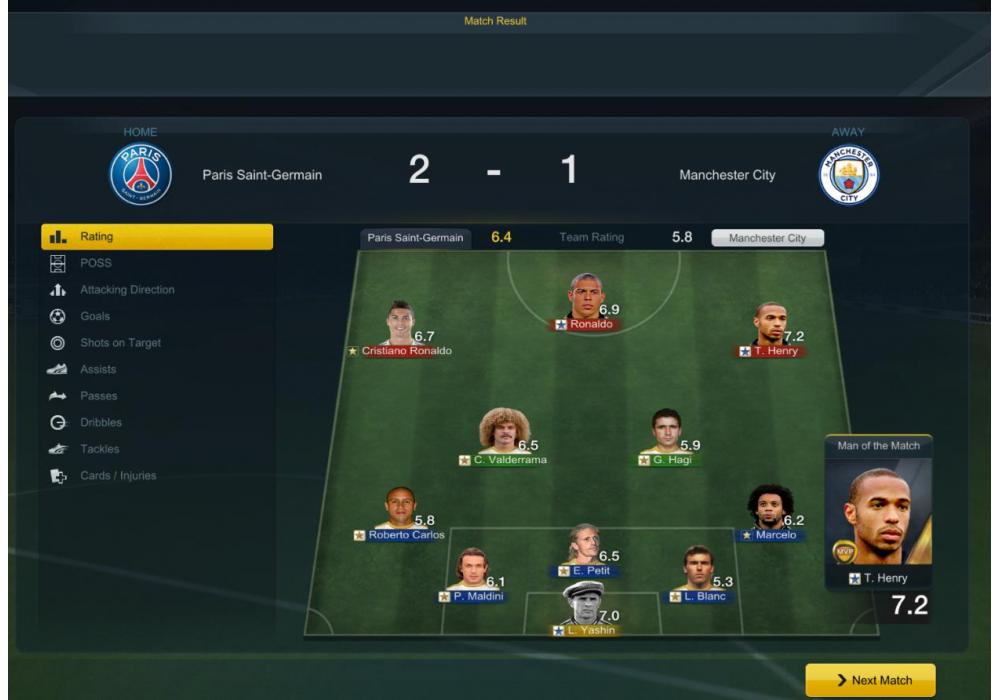View Shots on Target stats

(120, 343)
